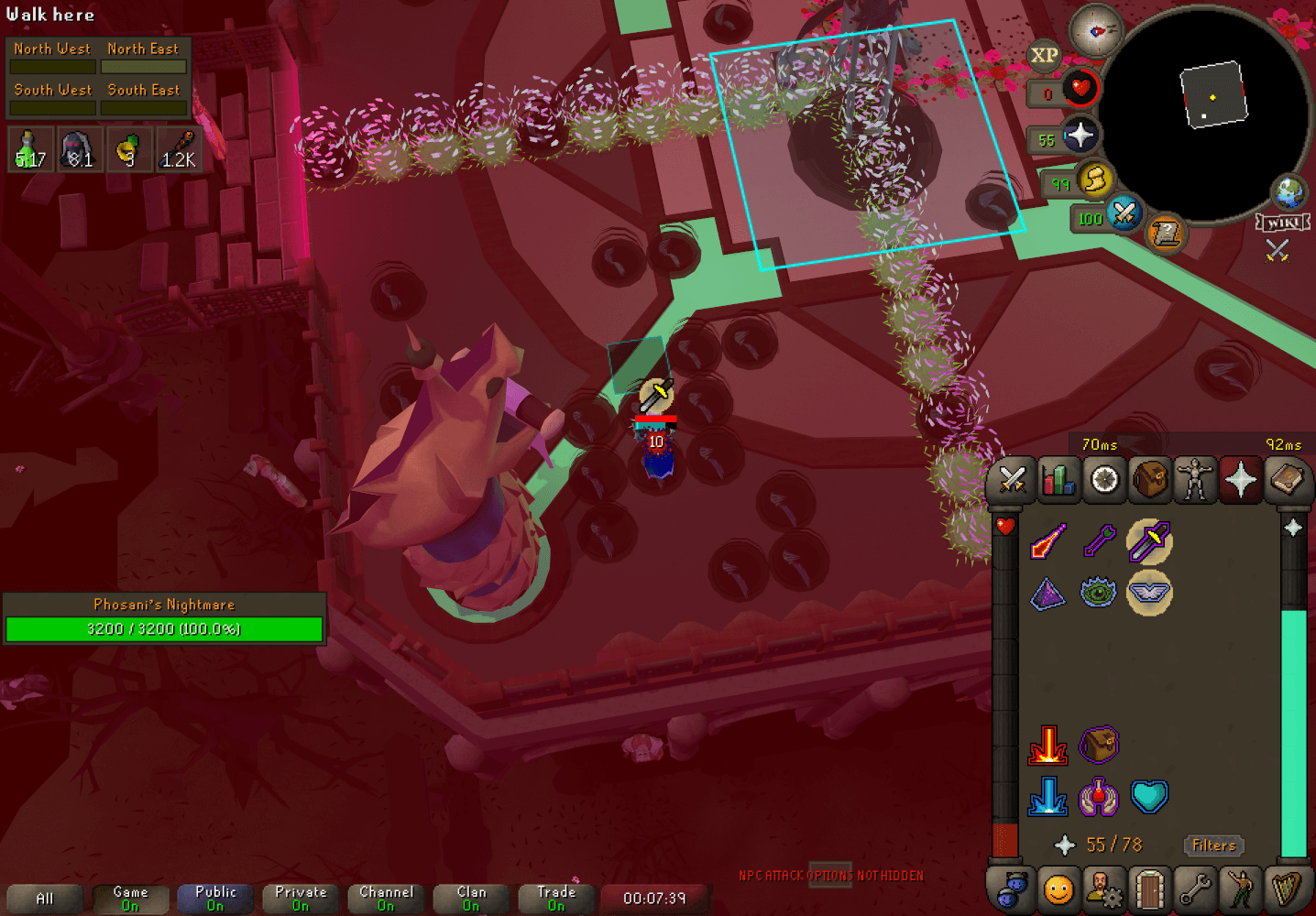Open the Emotes panel icon
This screenshot has height=916, width=1316.
[1241, 889]
